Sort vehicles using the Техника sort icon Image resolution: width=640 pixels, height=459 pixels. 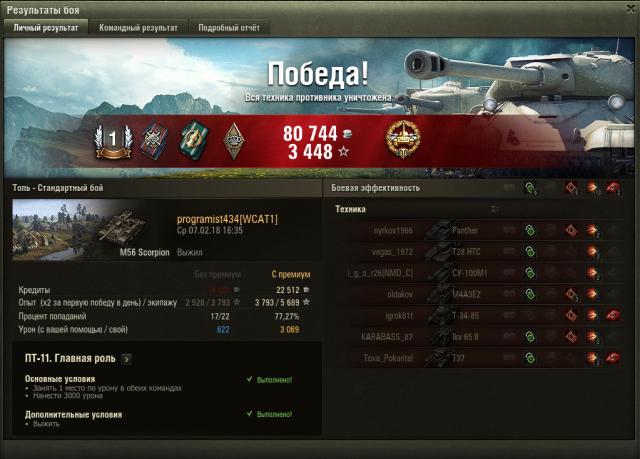point(495,209)
